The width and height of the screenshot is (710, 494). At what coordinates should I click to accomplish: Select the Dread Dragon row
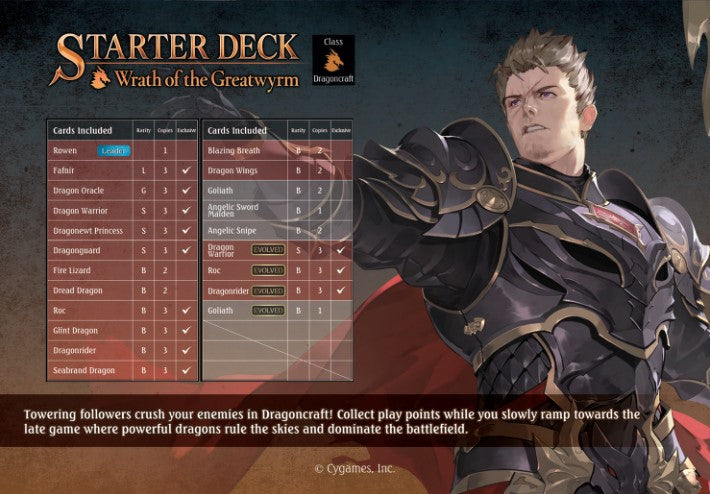coord(122,290)
